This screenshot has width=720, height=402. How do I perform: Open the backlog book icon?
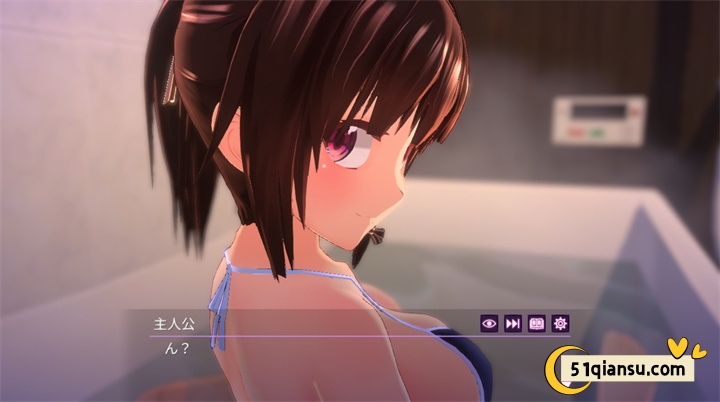tap(537, 323)
